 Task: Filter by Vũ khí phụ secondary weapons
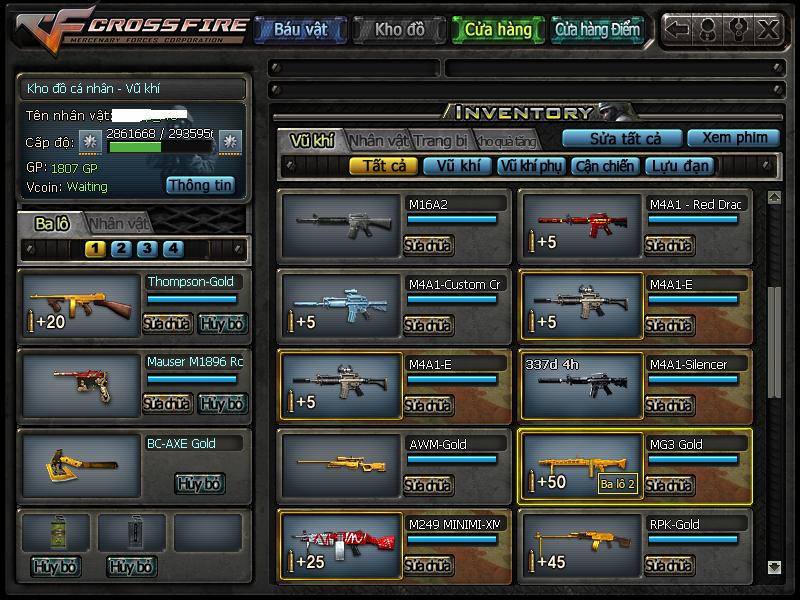[531, 167]
